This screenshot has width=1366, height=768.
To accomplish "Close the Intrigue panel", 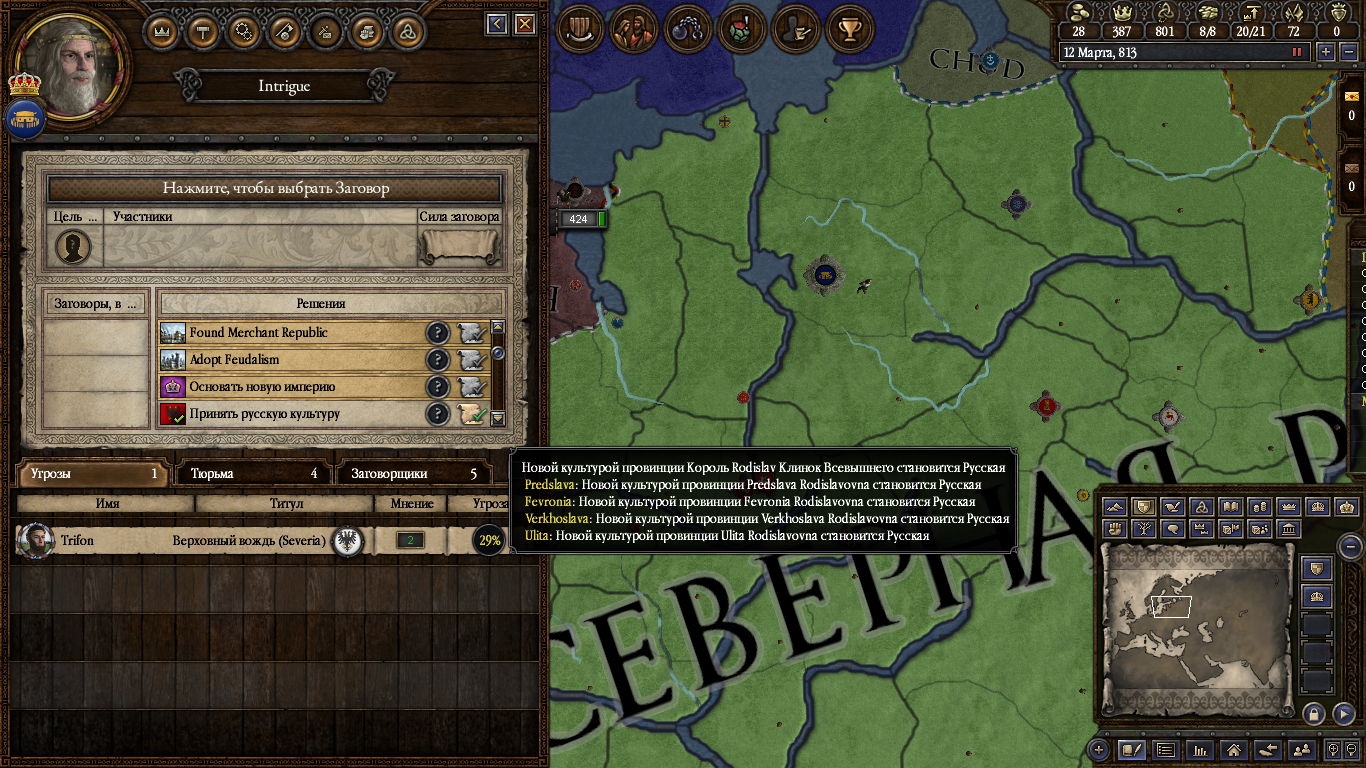I will 525,24.
